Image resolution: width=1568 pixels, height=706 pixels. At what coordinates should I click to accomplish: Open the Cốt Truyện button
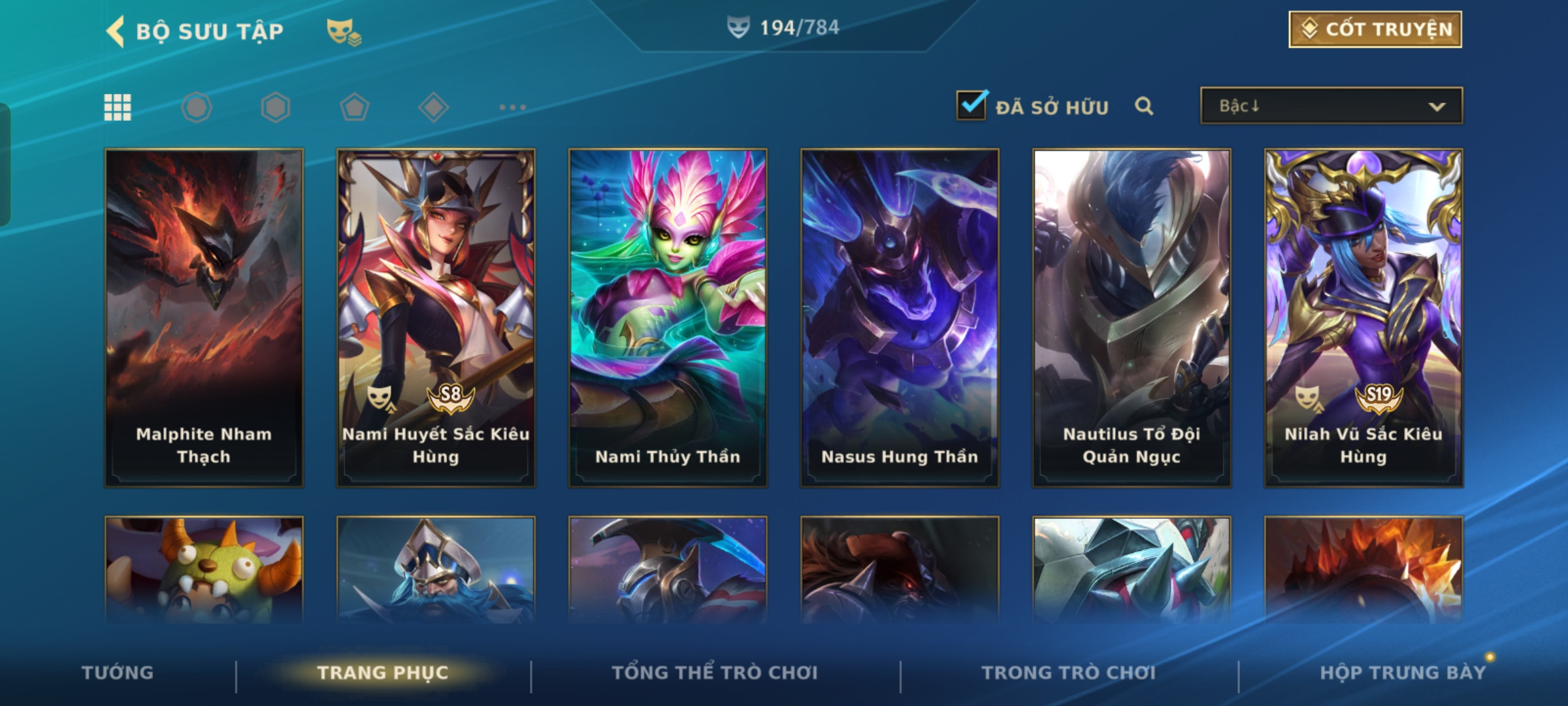(1375, 29)
